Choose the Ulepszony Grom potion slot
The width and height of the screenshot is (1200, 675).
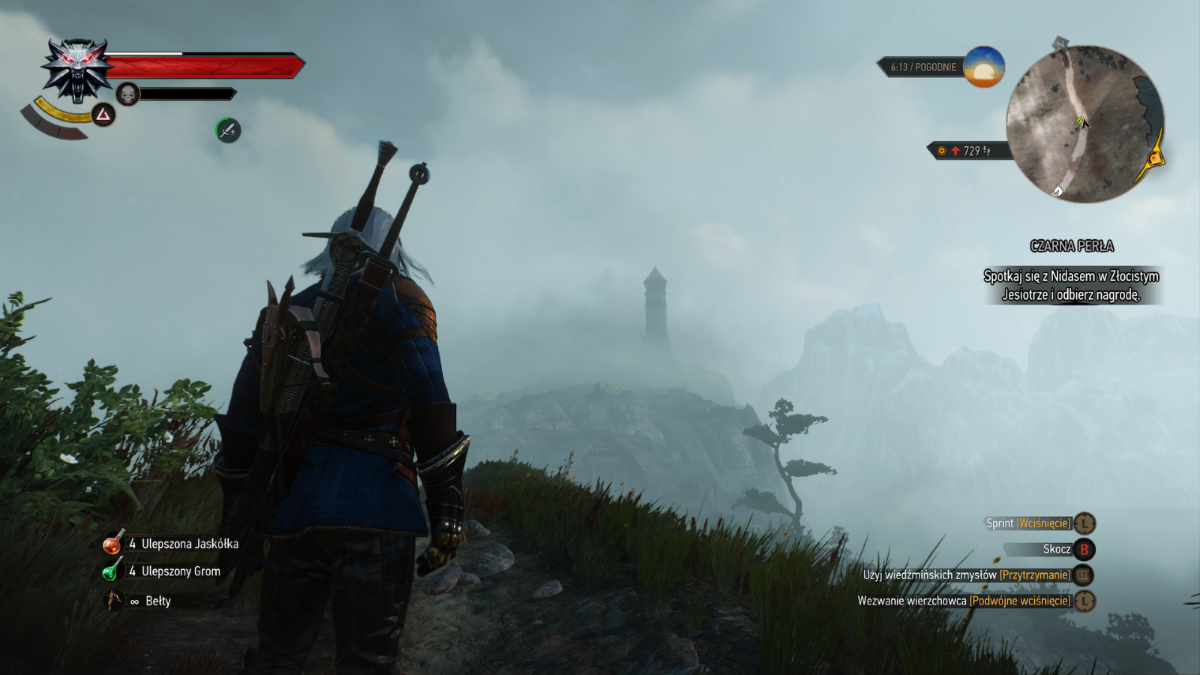[x=114, y=571]
